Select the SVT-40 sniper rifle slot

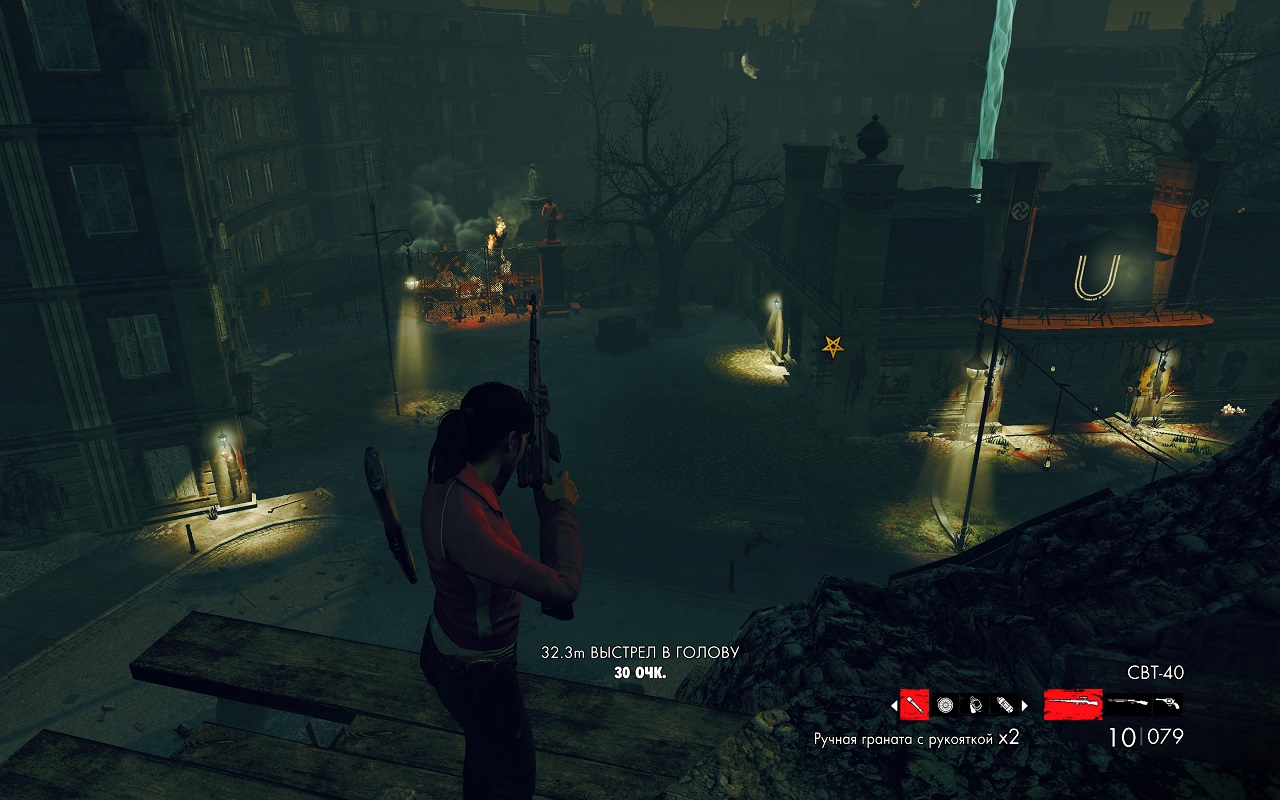[1073, 704]
